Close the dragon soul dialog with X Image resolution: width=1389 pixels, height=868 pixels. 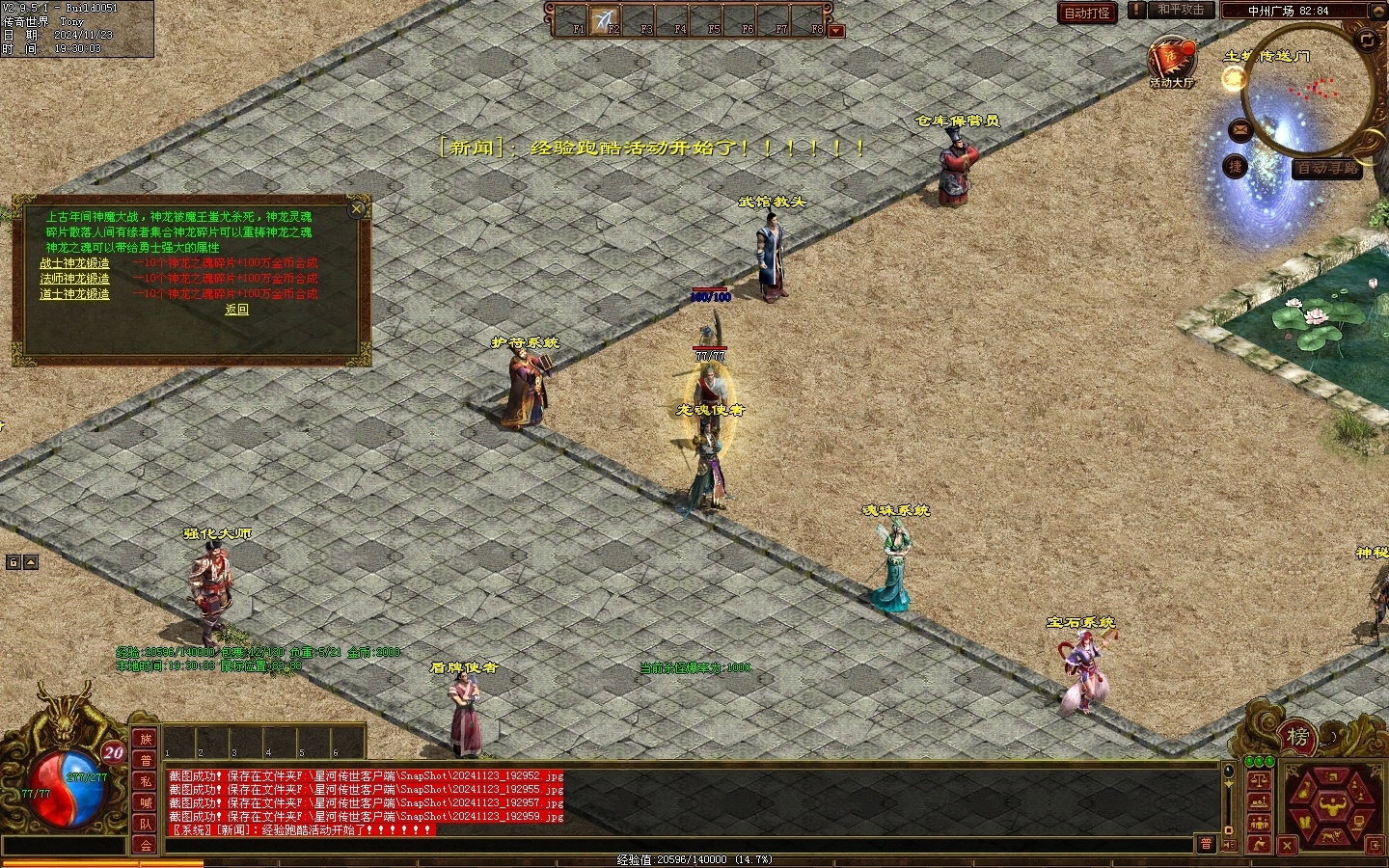[x=357, y=208]
